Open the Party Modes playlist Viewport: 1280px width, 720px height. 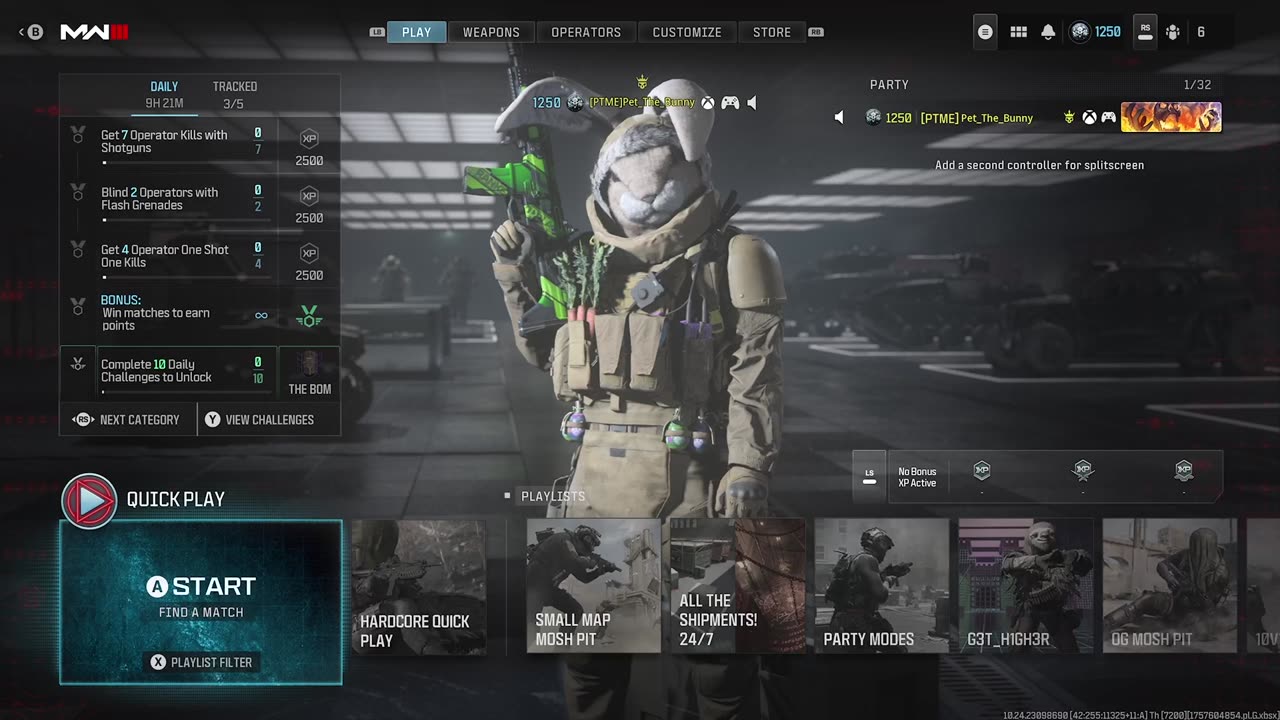pos(881,586)
